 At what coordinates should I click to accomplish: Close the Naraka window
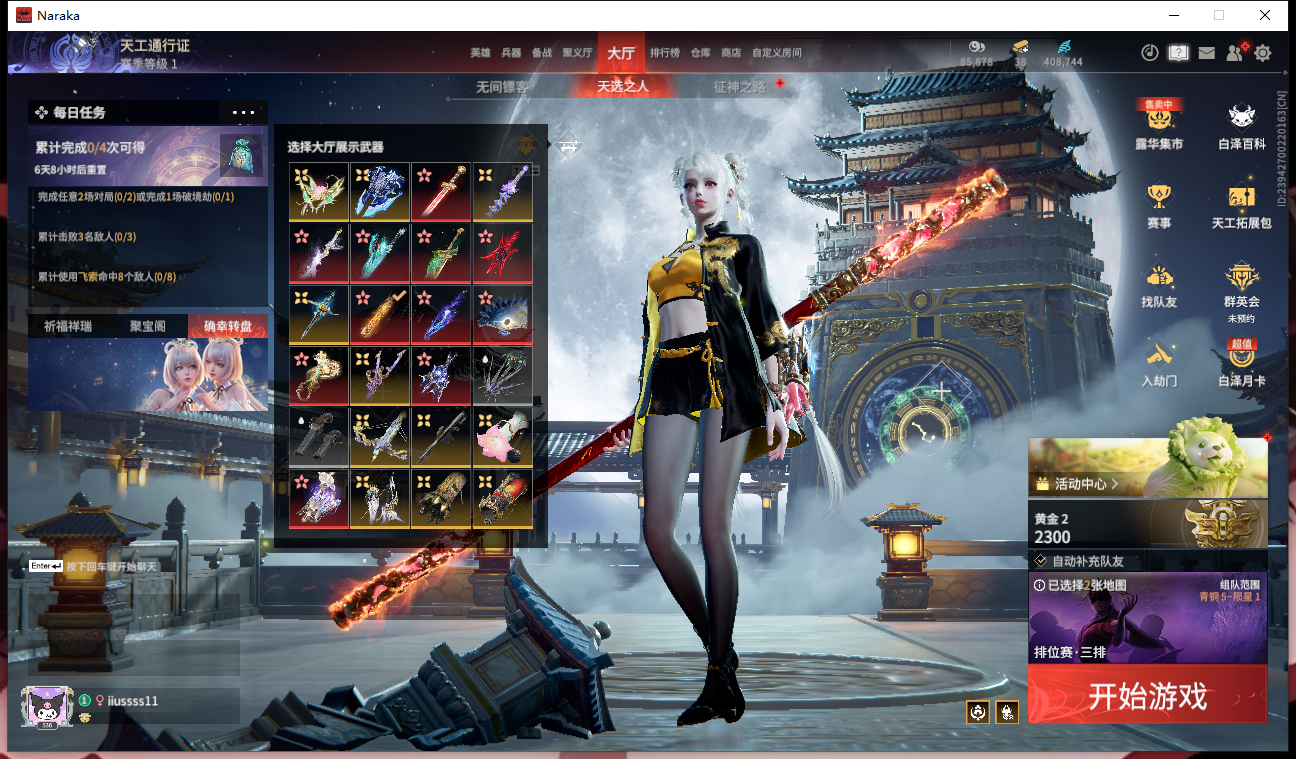(1265, 15)
